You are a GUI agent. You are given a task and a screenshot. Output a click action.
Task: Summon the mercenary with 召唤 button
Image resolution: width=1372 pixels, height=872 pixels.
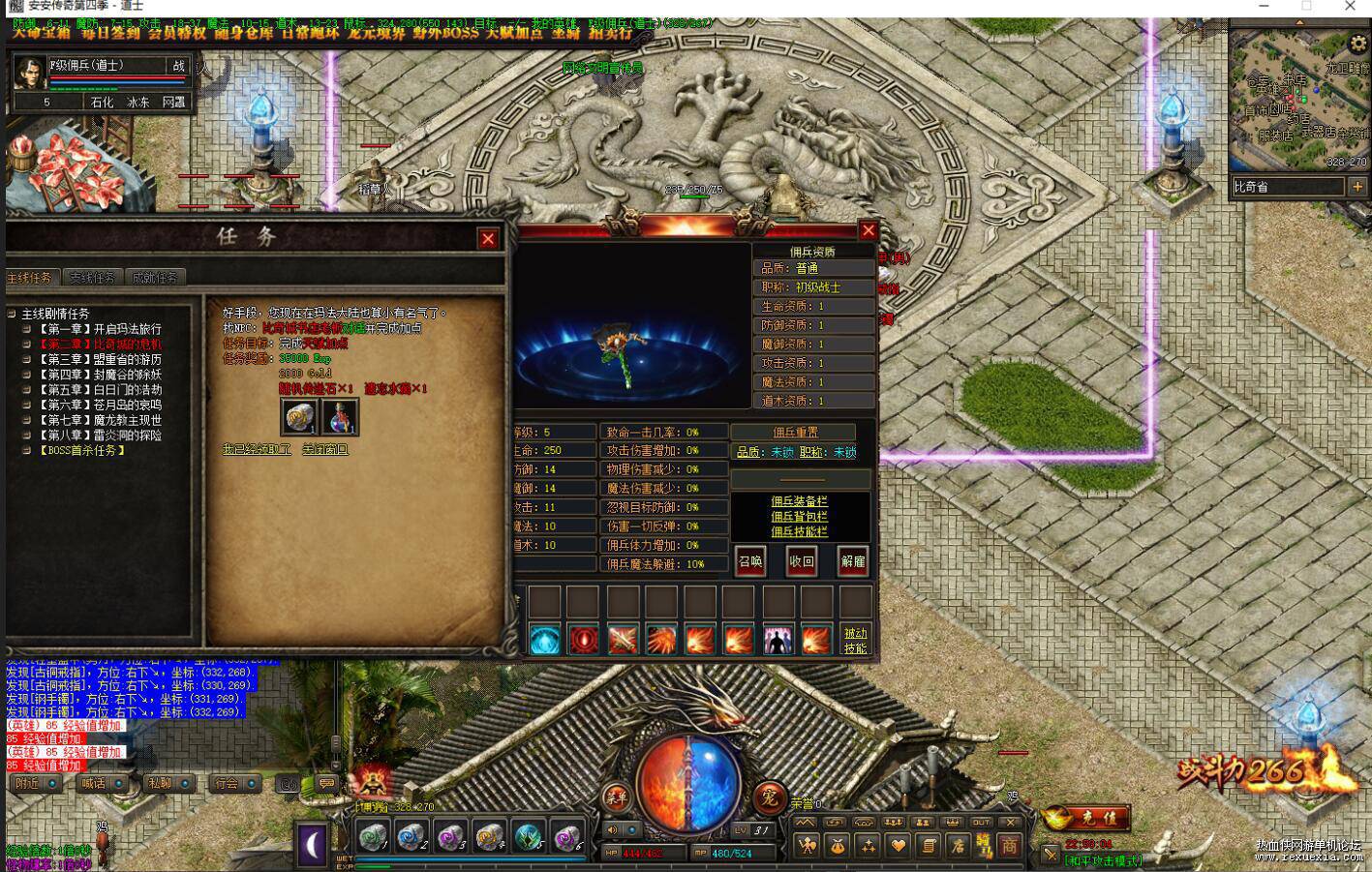coord(750,561)
